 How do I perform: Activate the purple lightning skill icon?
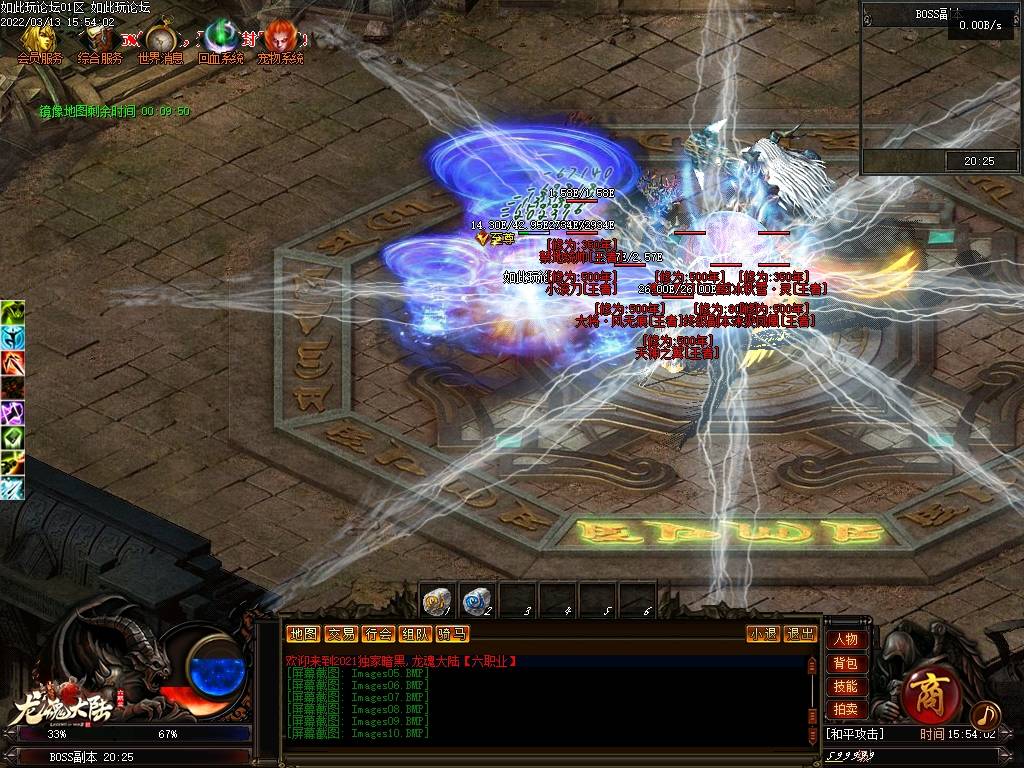tap(12, 413)
